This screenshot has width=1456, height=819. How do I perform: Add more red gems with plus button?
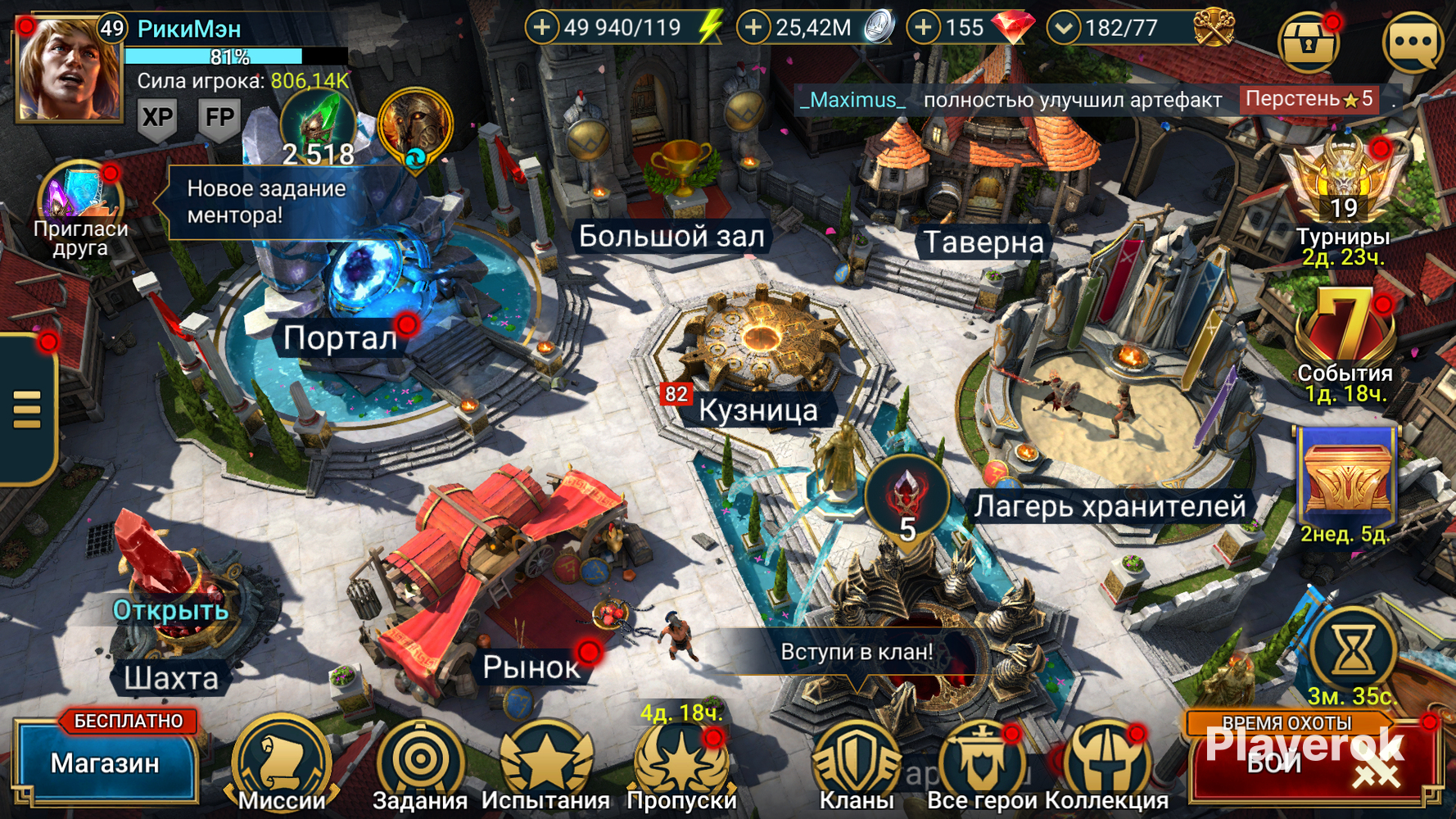tap(923, 28)
